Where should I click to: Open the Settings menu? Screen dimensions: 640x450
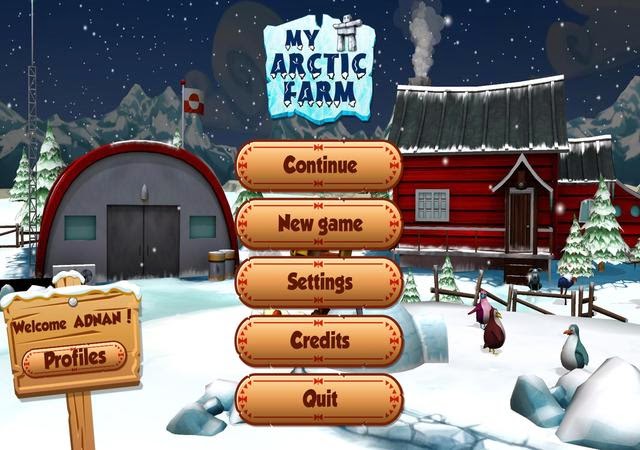319,282
